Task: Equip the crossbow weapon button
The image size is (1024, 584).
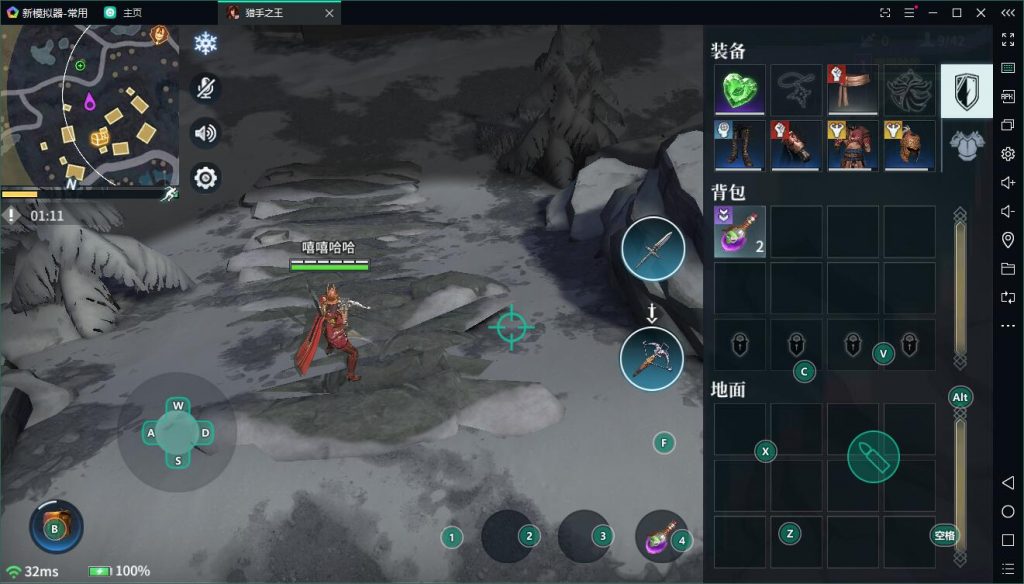Action: pos(652,358)
